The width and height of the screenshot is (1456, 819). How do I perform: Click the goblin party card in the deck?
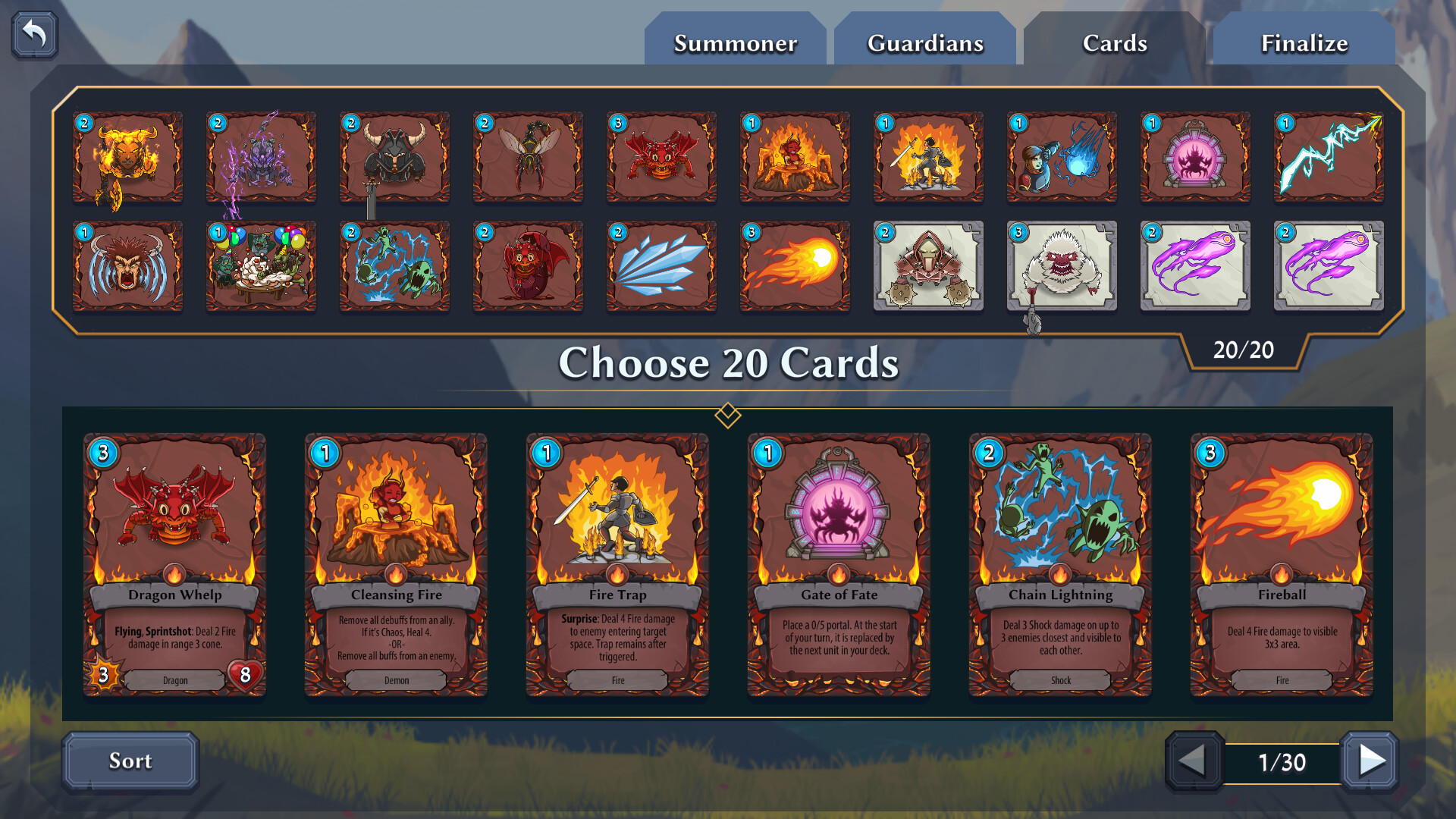tap(261, 267)
